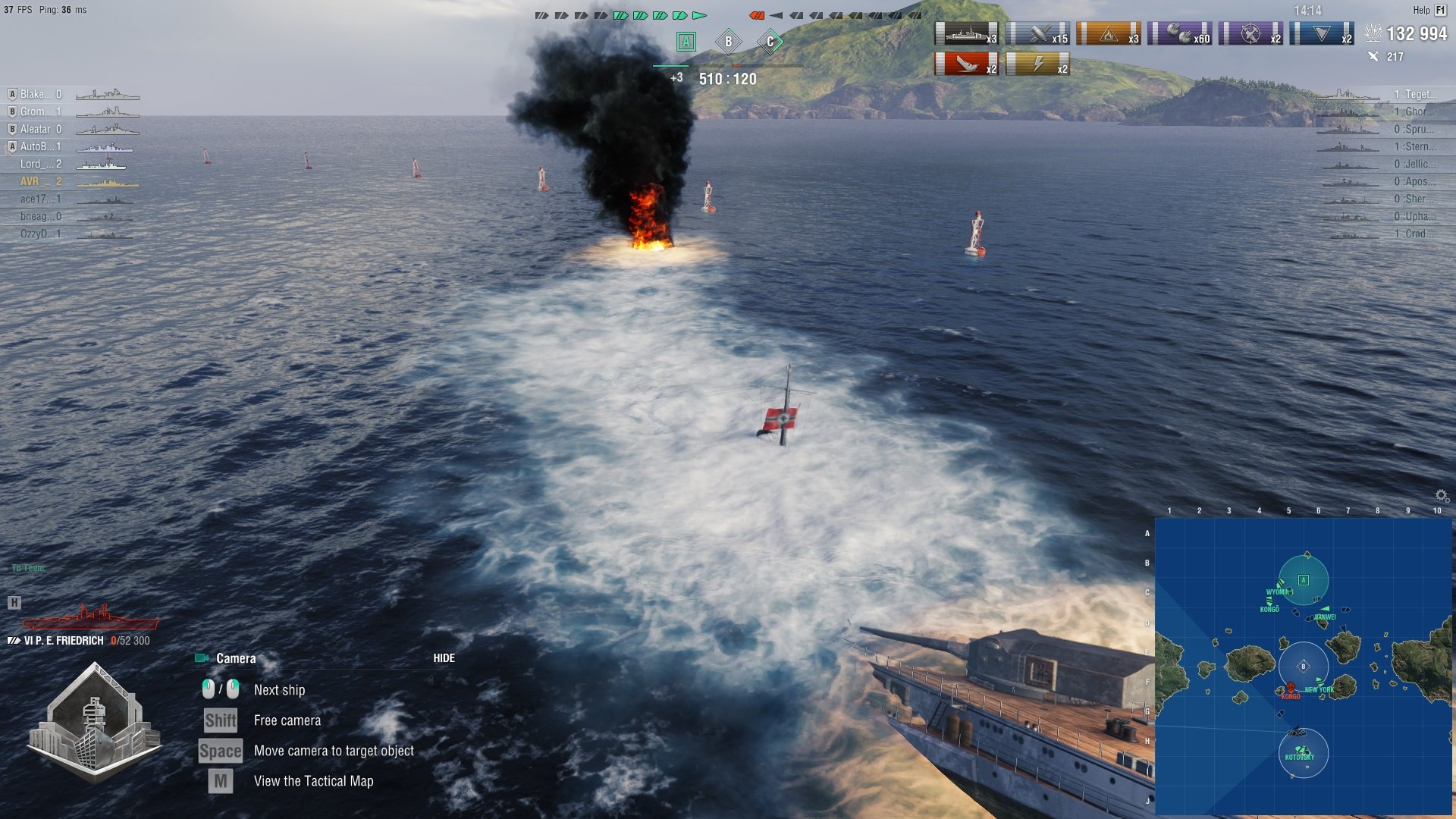
Task: Select capture point B indicator in top HUD
Action: (728, 42)
